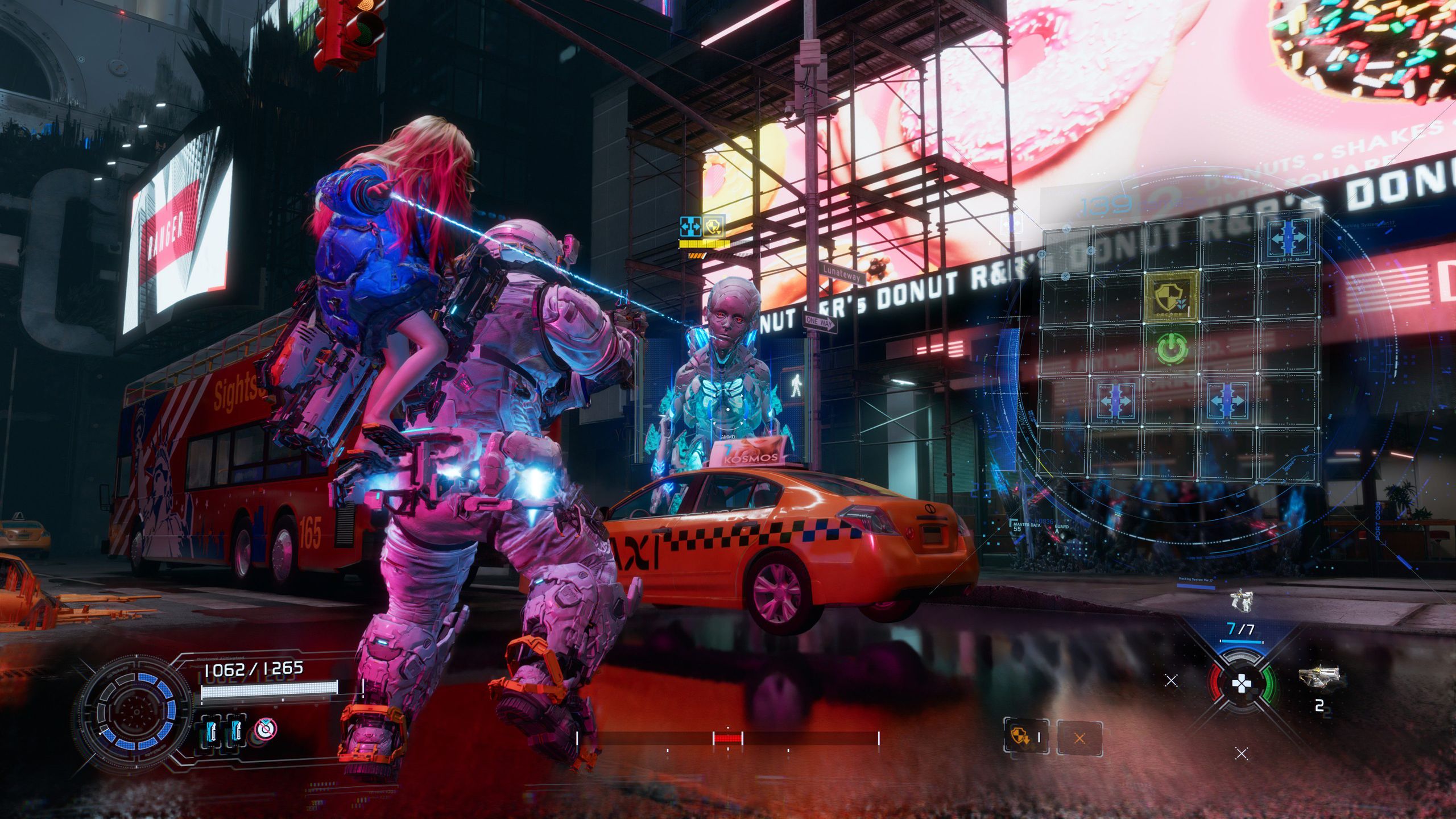Image resolution: width=1456 pixels, height=819 pixels.
Task: Click the enemy's yellow shield status icon
Action: coord(713,226)
